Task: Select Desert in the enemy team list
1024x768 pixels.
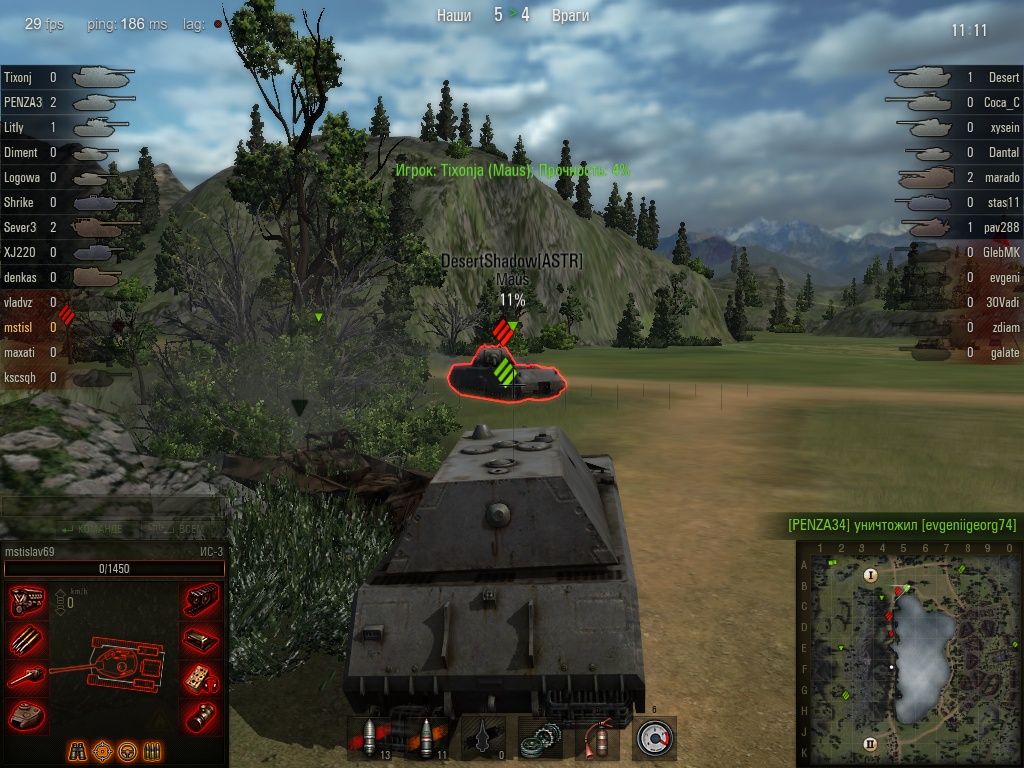Action: click(x=1003, y=77)
